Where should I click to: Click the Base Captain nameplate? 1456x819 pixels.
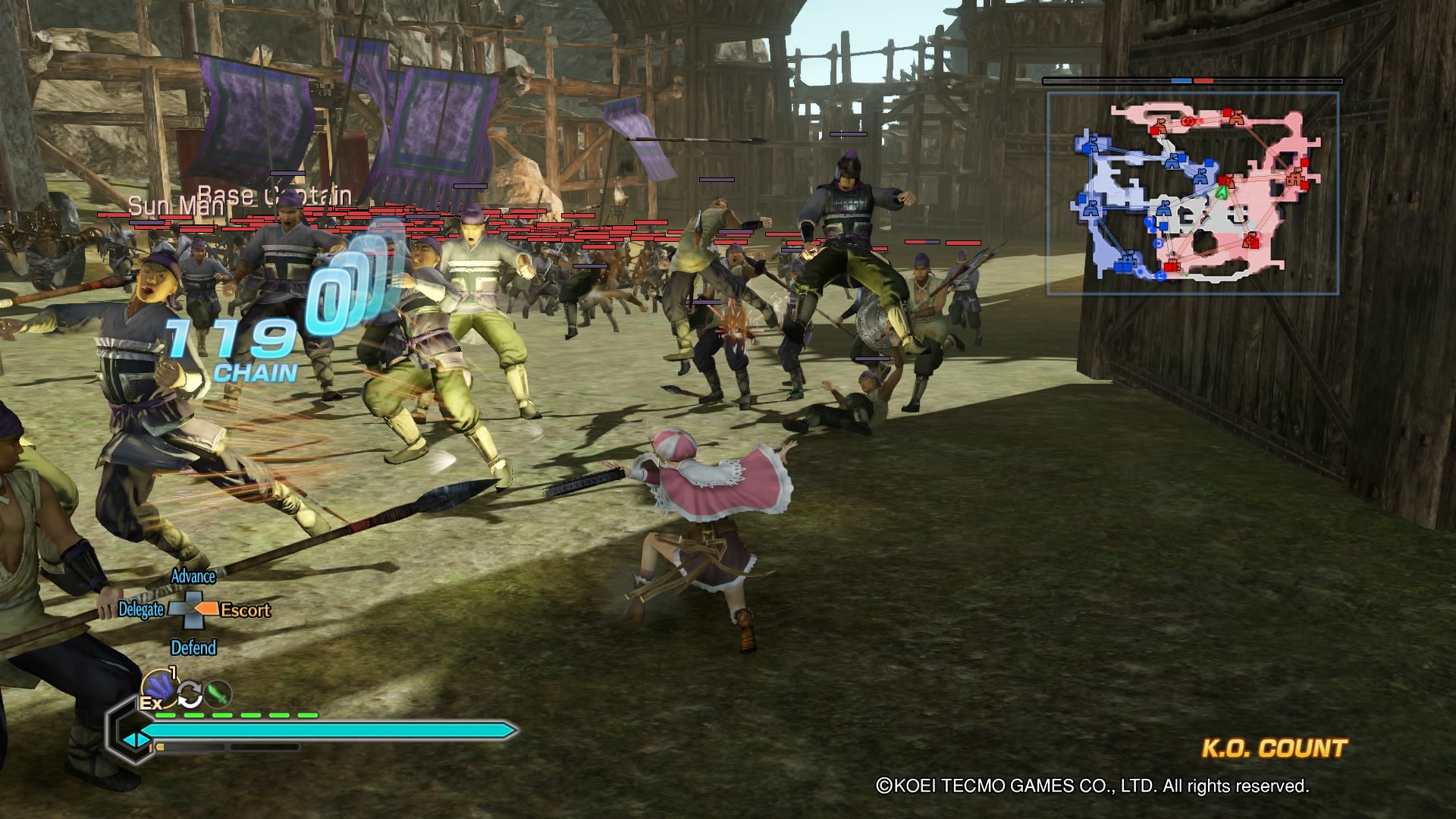point(273,193)
